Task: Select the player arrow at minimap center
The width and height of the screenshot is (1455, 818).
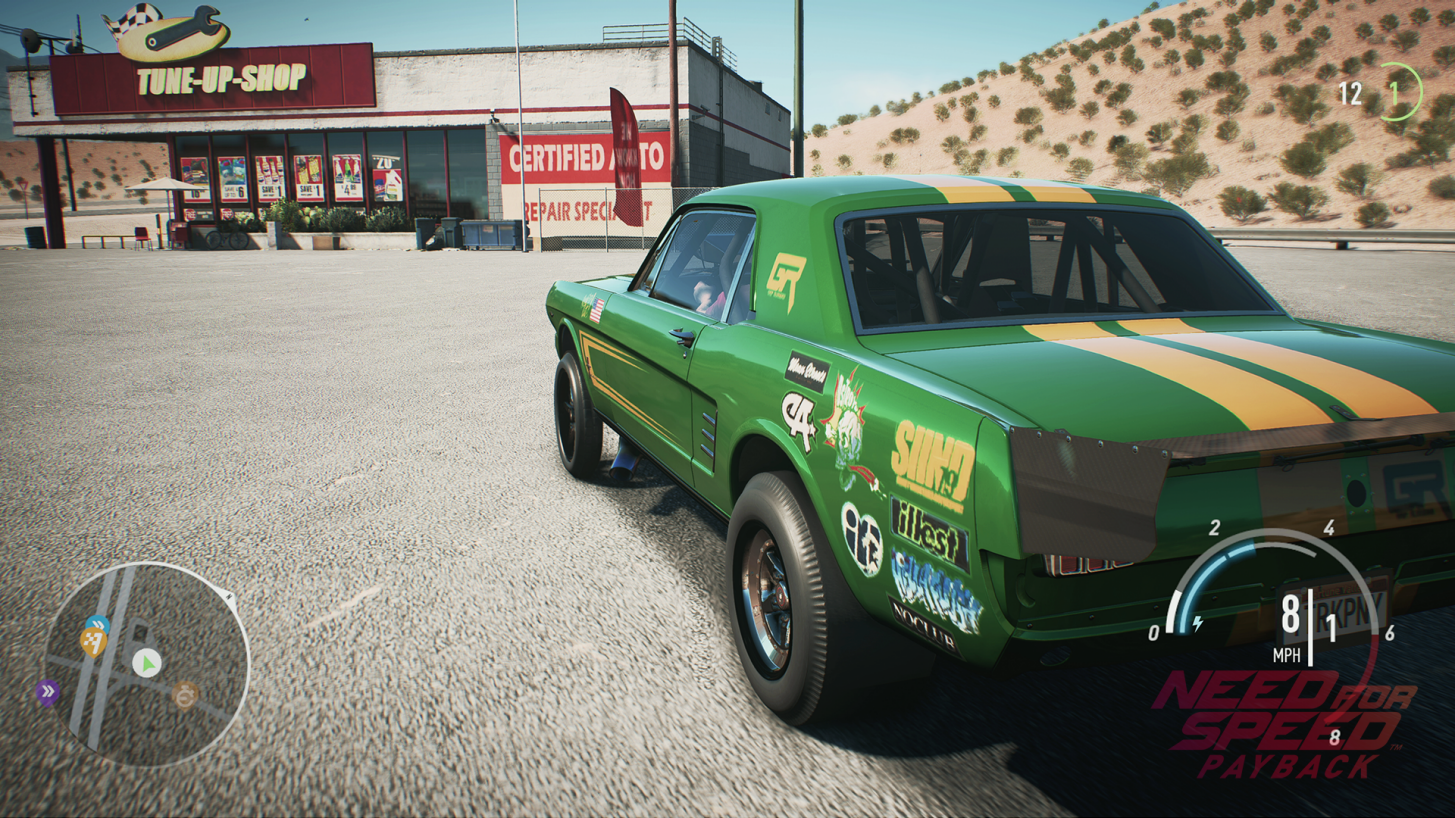Action: (x=146, y=663)
